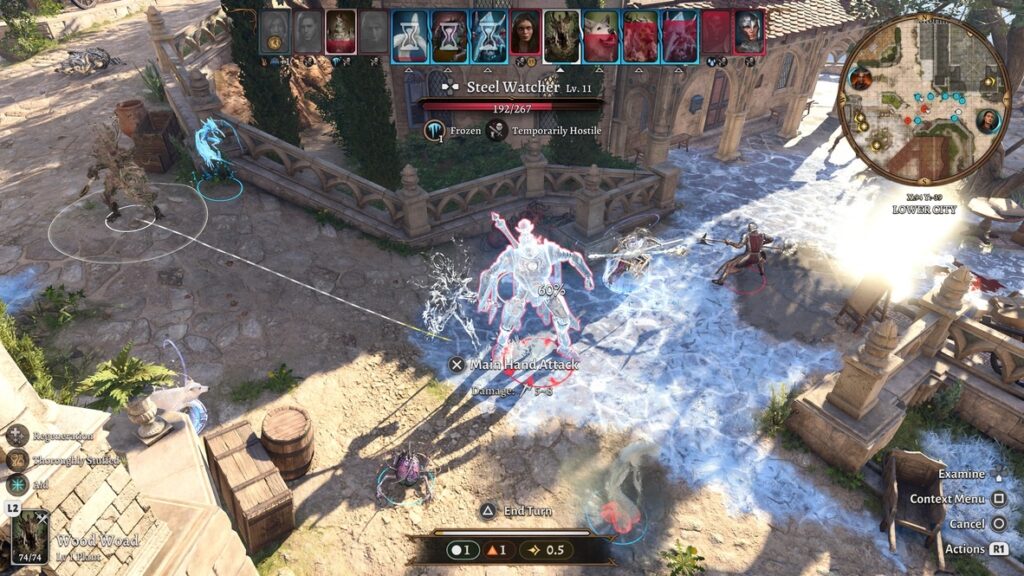Image resolution: width=1024 pixels, height=576 pixels.
Task: Open the Actions menu
Action: click(x=998, y=548)
